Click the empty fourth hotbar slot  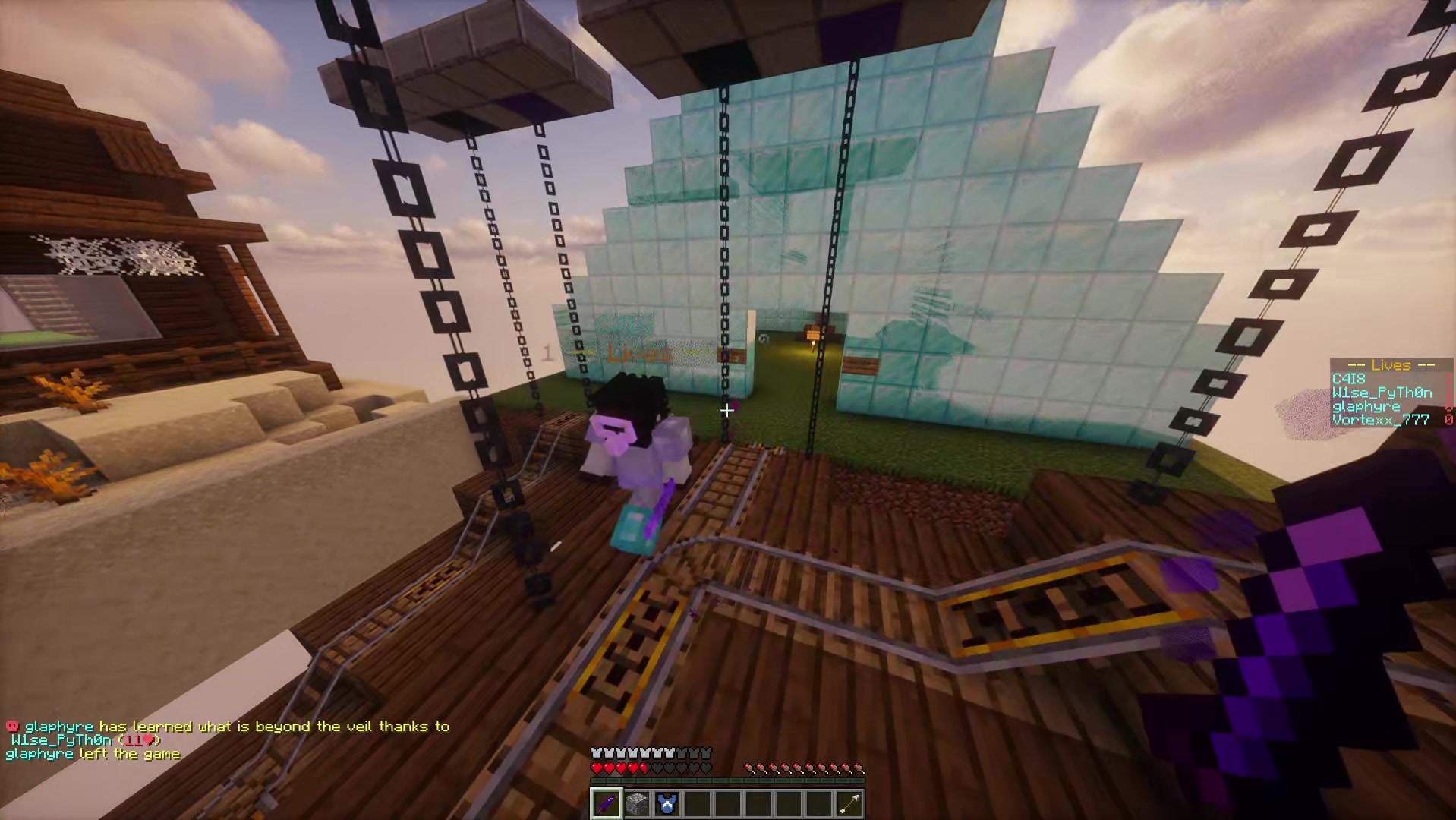697,803
